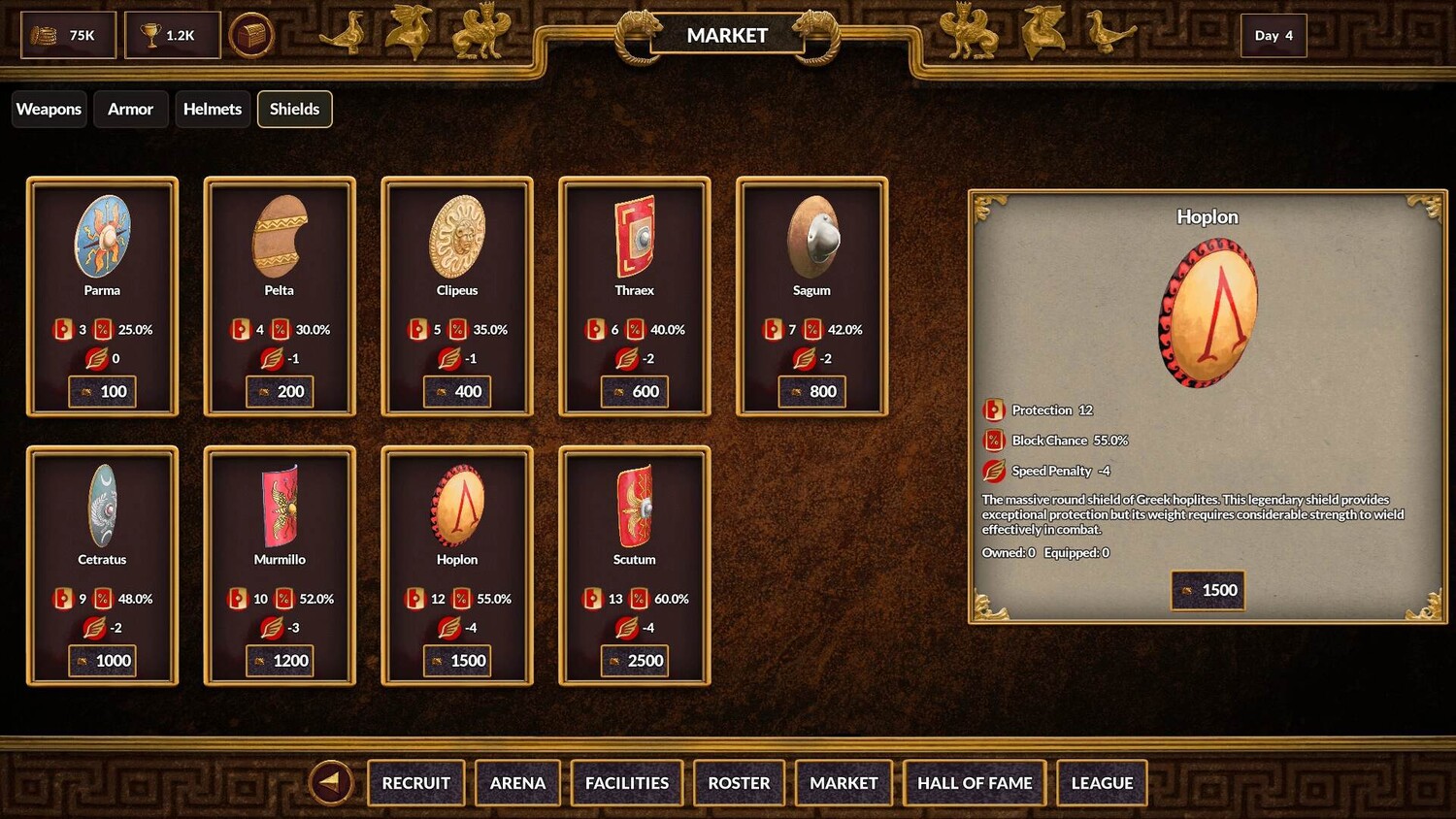Switch to the Weapons tab
The width and height of the screenshot is (1456, 819).
(49, 109)
